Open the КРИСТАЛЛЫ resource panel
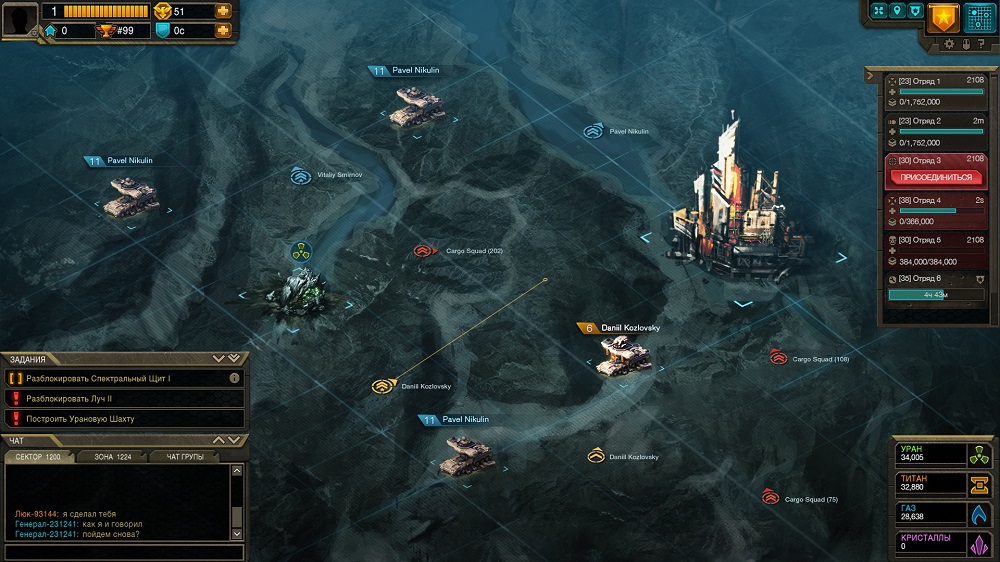 pos(944,543)
